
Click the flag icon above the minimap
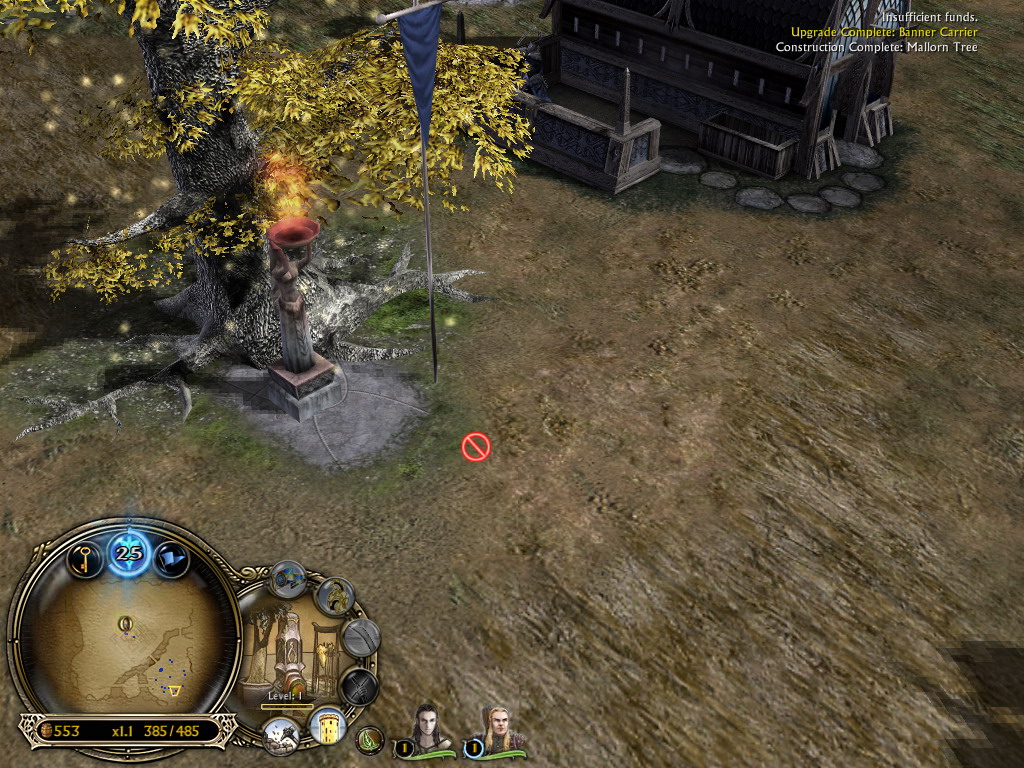pyautogui.click(x=171, y=558)
